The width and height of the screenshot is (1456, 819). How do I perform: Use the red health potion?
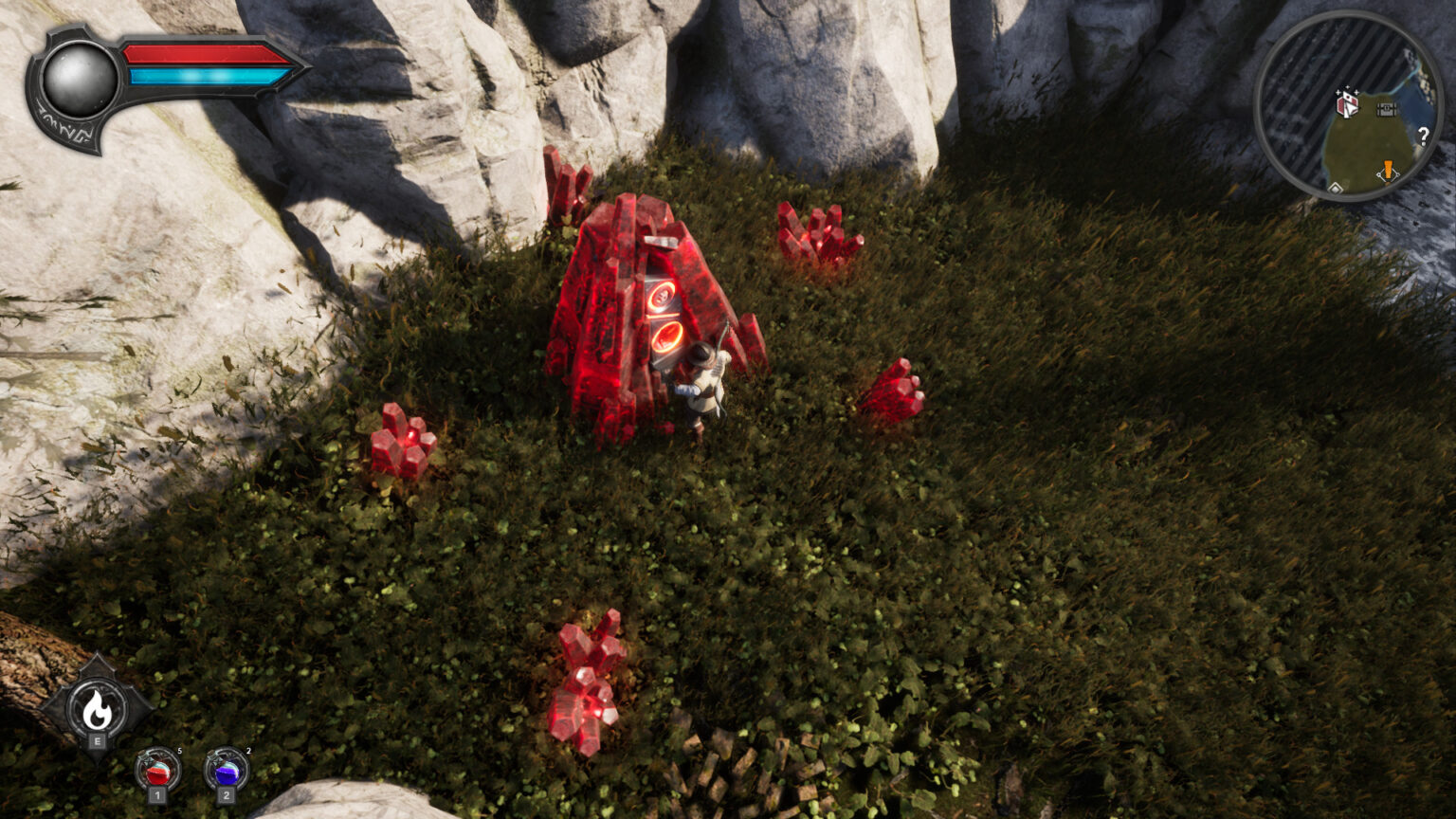pyautogui.click(x=157, y=773)
